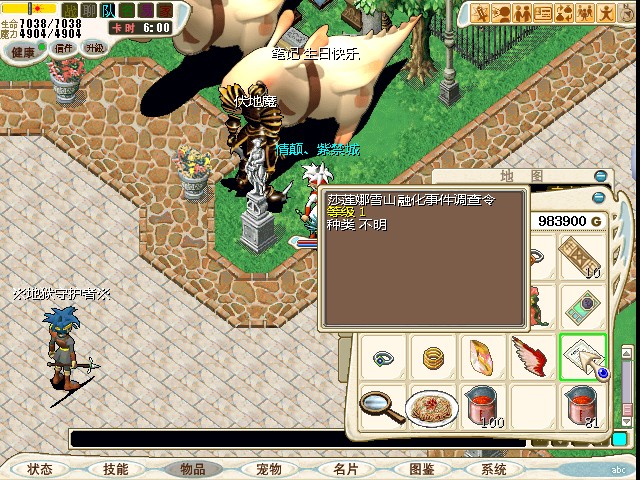This screenshot has height=480, width=640.
Task: Open the 名片 name card tab
Action: (x=345, y=469)
